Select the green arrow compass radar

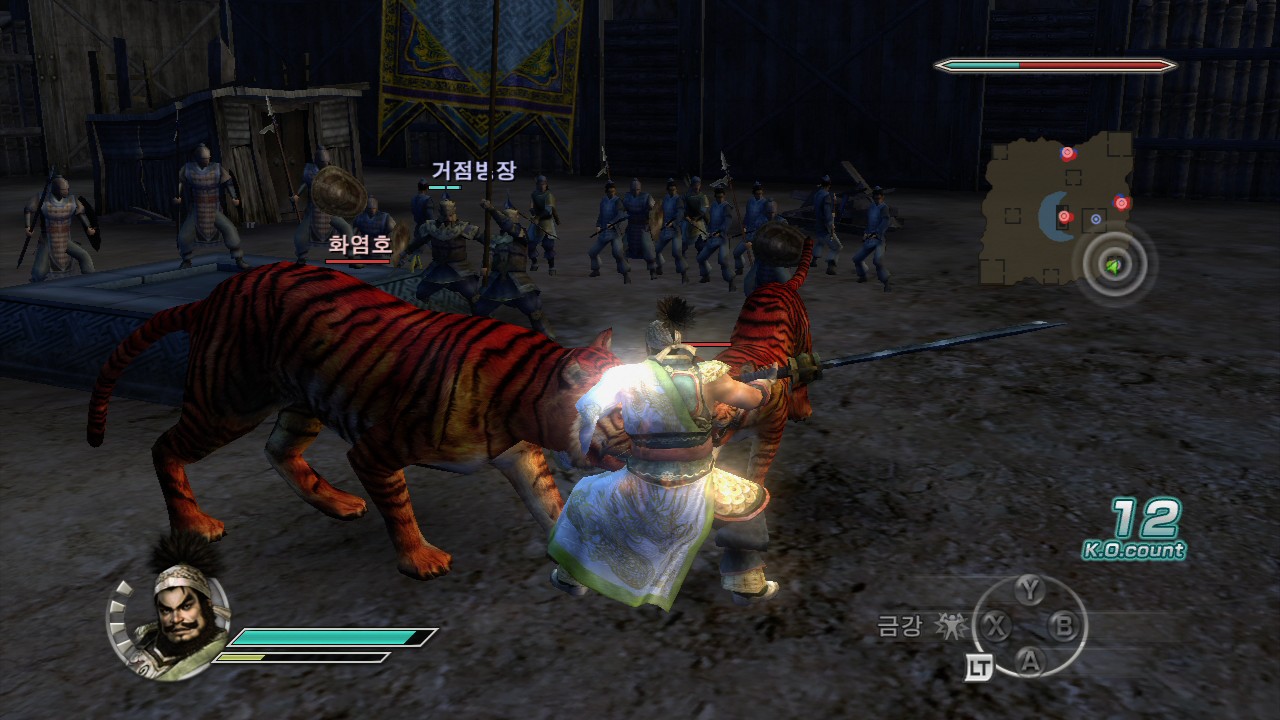point(1113,266)
